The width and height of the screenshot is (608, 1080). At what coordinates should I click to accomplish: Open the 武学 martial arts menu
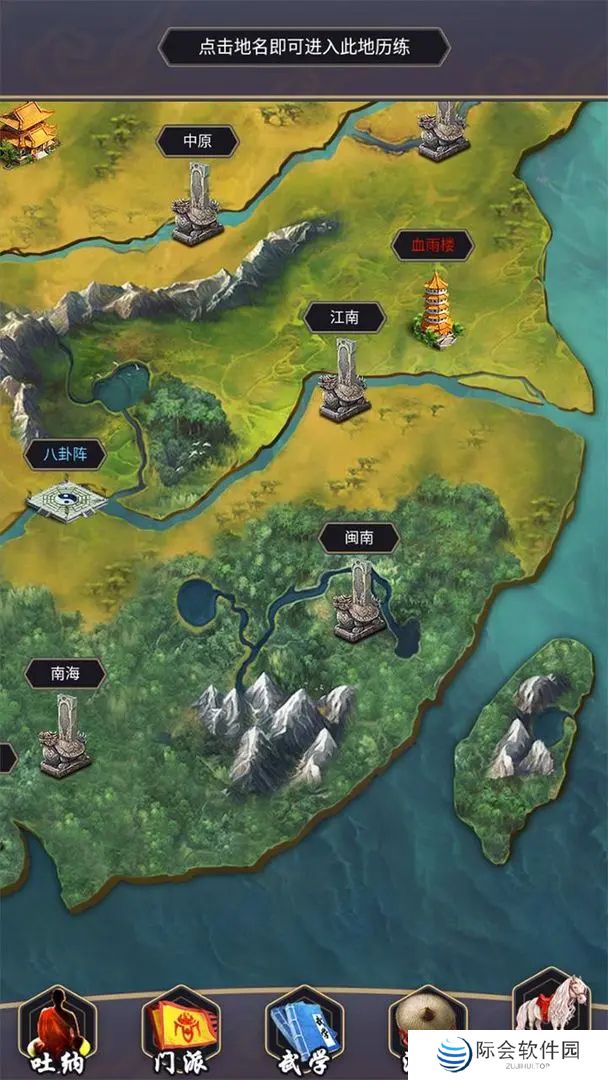pyautogui.click(x=304, y=1030)
